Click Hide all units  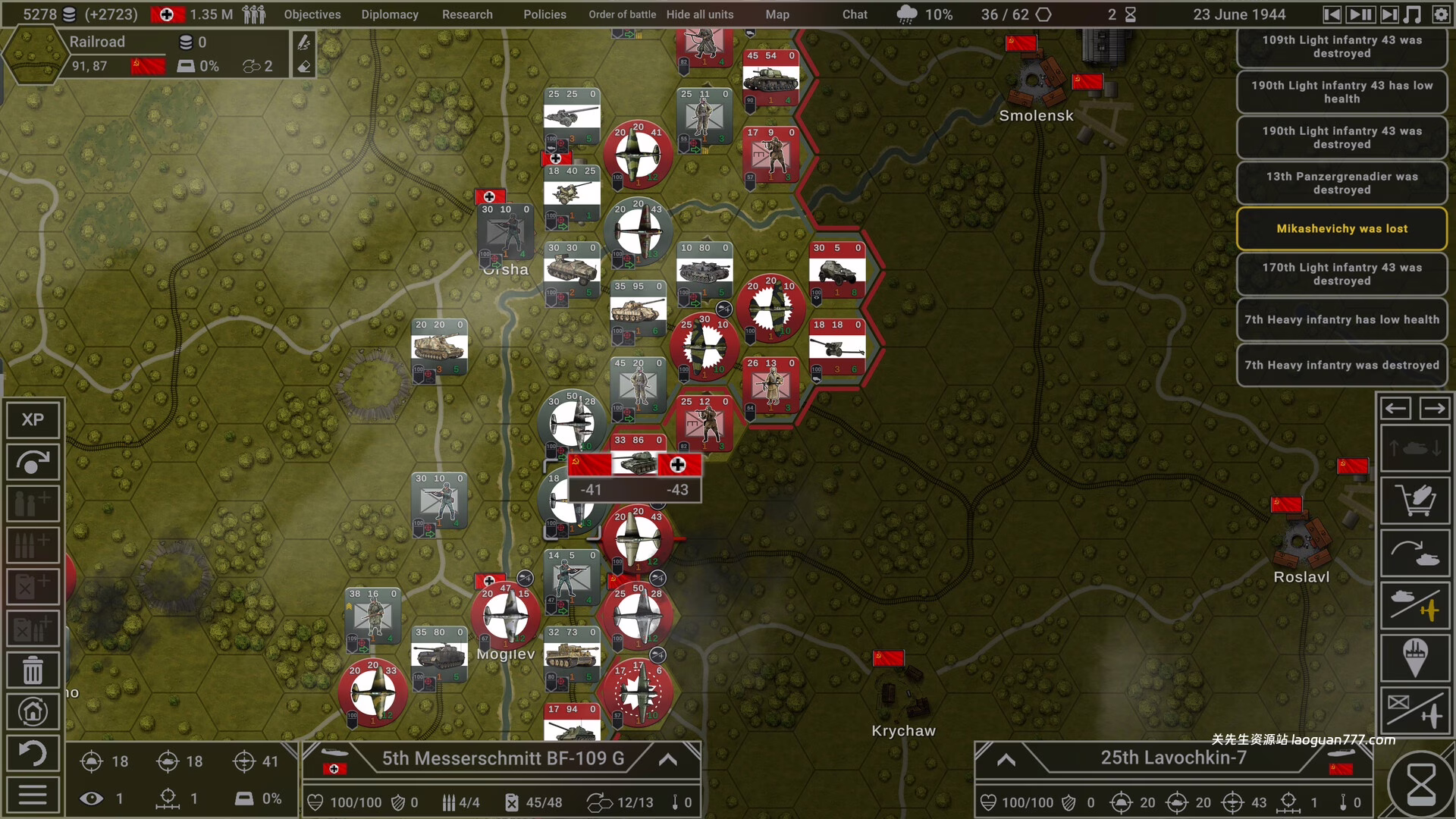pyautogui.click(x=699, y=14)
